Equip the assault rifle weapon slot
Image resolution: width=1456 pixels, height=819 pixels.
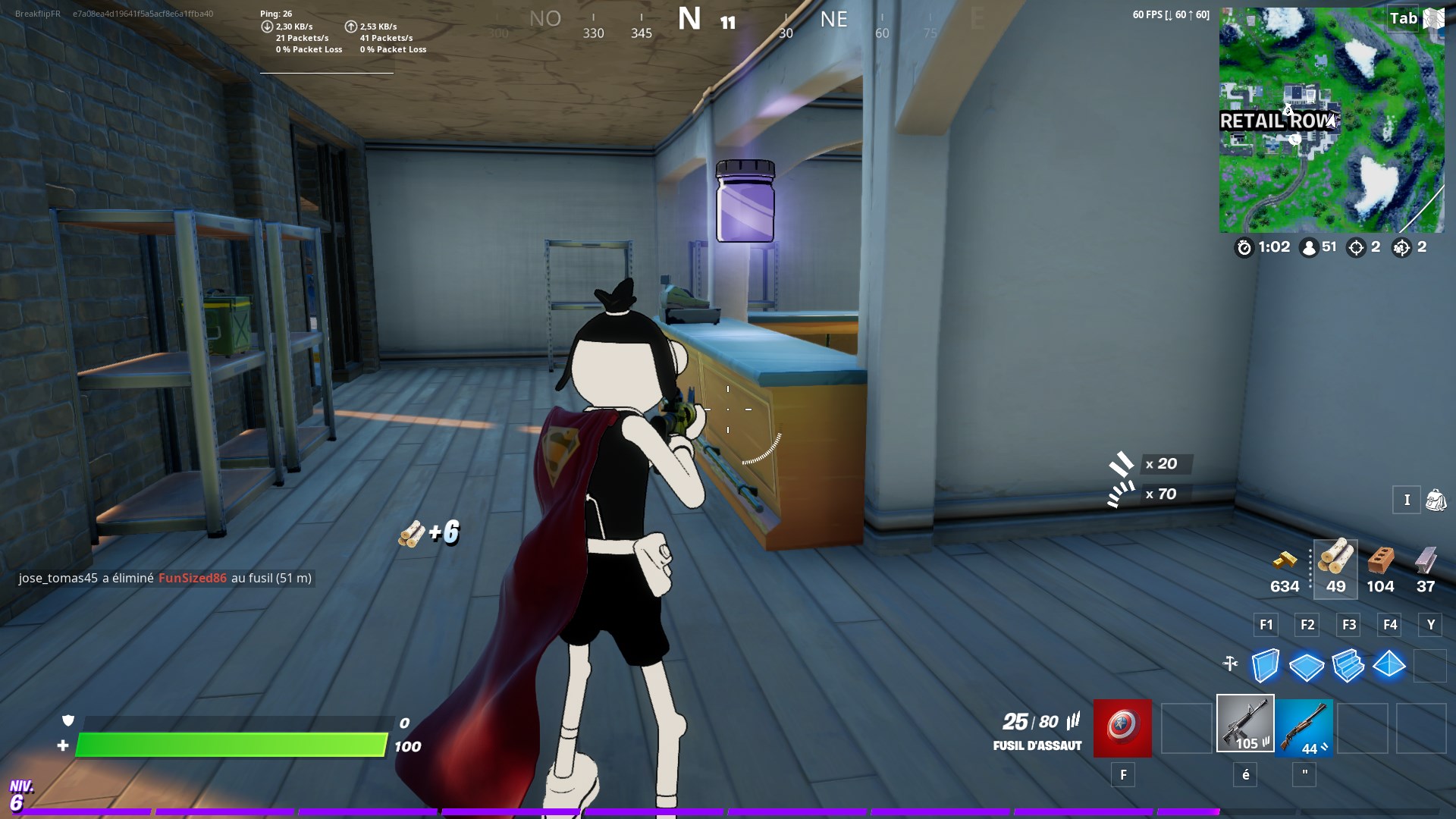1244,728
